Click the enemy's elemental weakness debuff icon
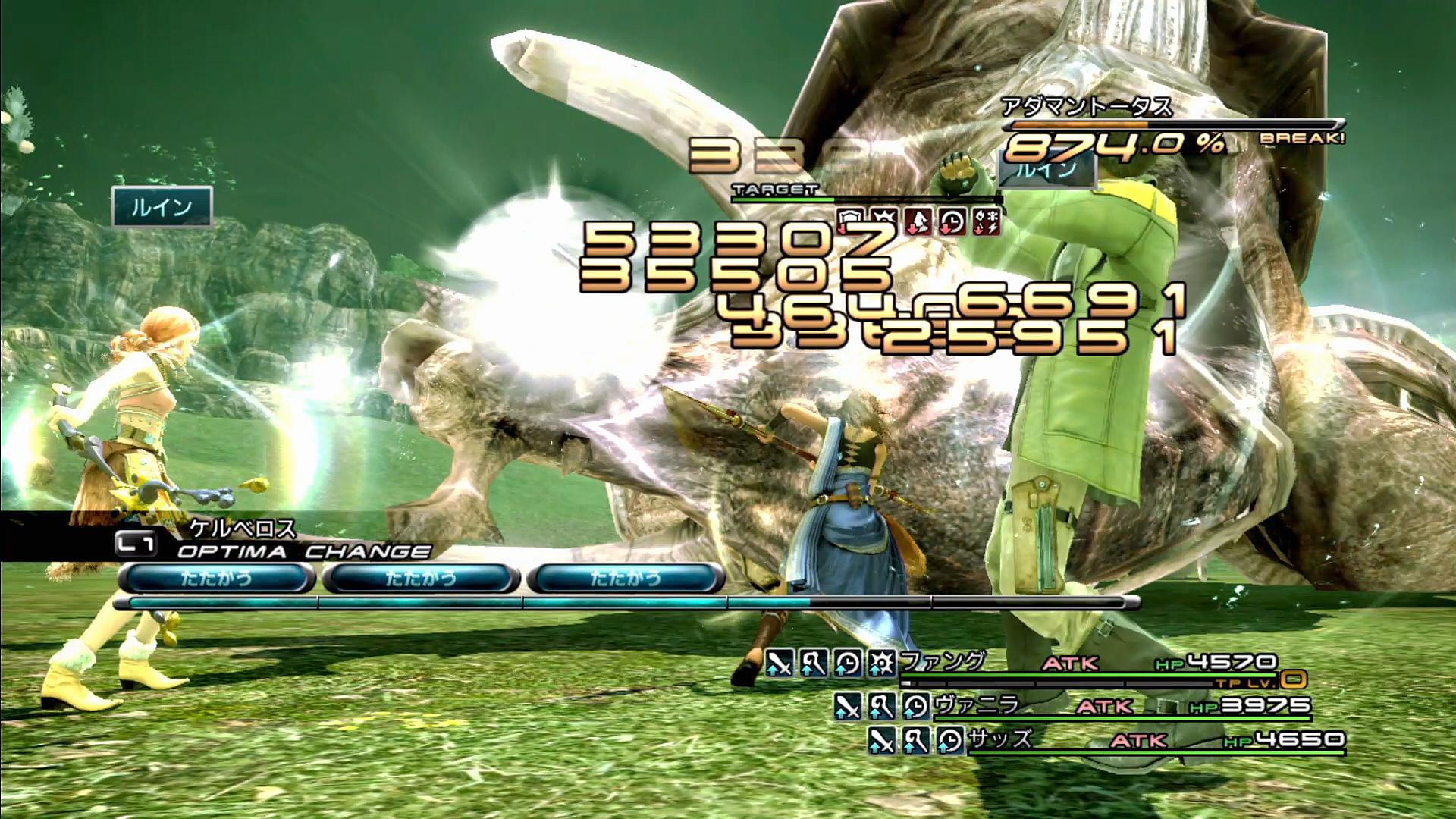1456x819 pixels. pos(987,221)
